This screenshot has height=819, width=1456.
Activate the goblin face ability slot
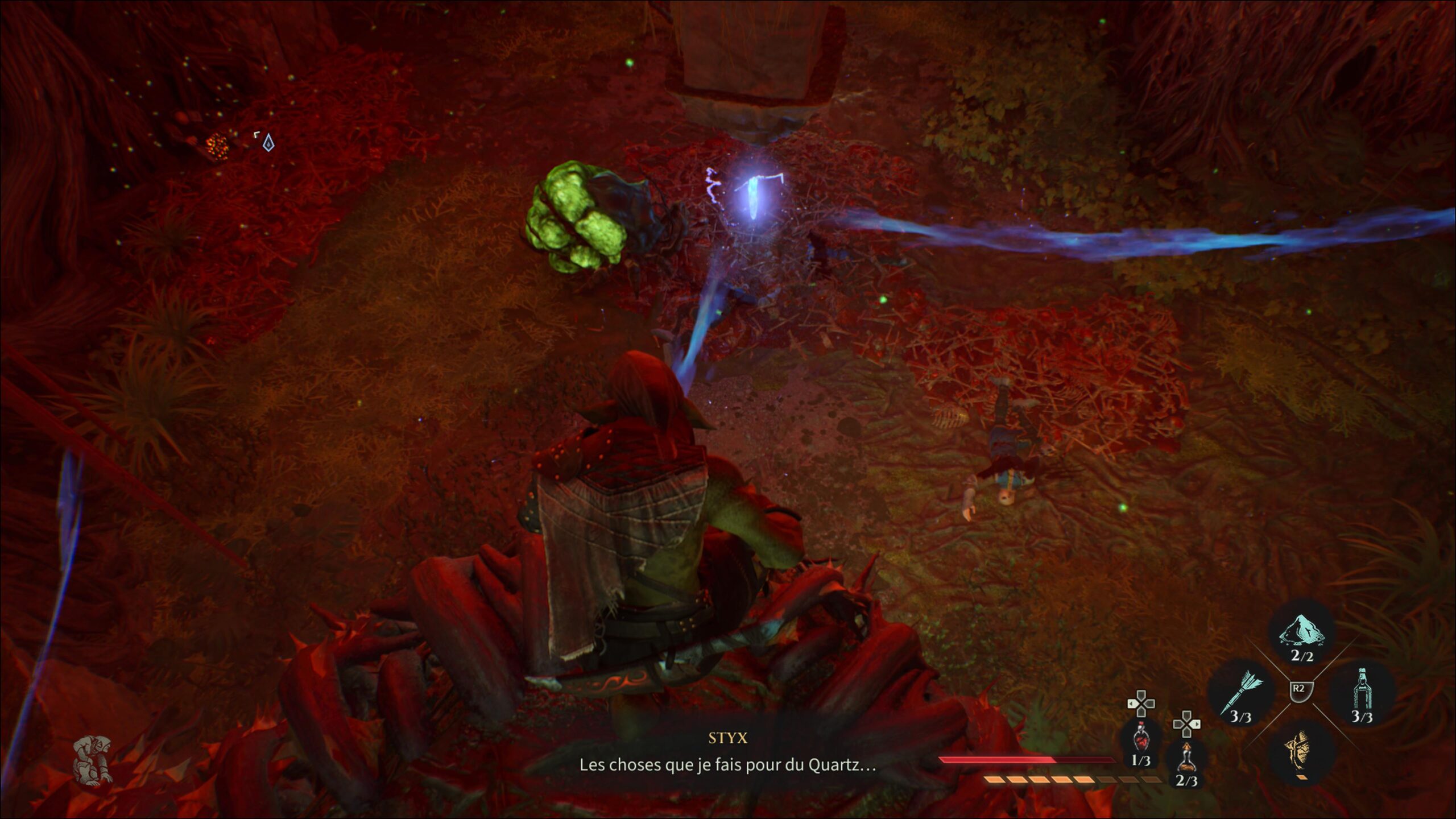[x=1300, y=751]
